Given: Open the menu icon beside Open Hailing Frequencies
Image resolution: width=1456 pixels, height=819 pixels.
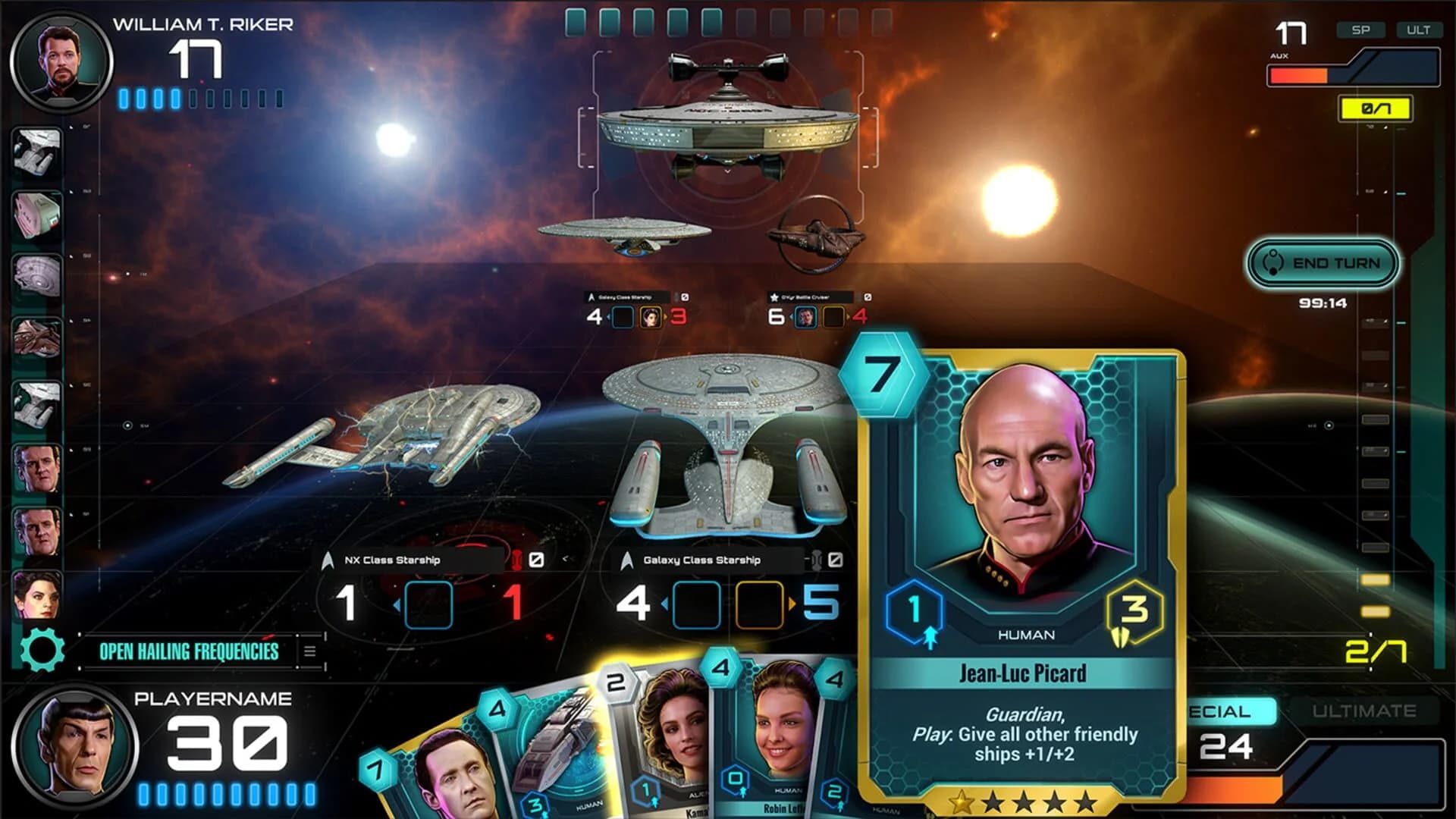Looking at the screenshot, I should coord(311,650).
